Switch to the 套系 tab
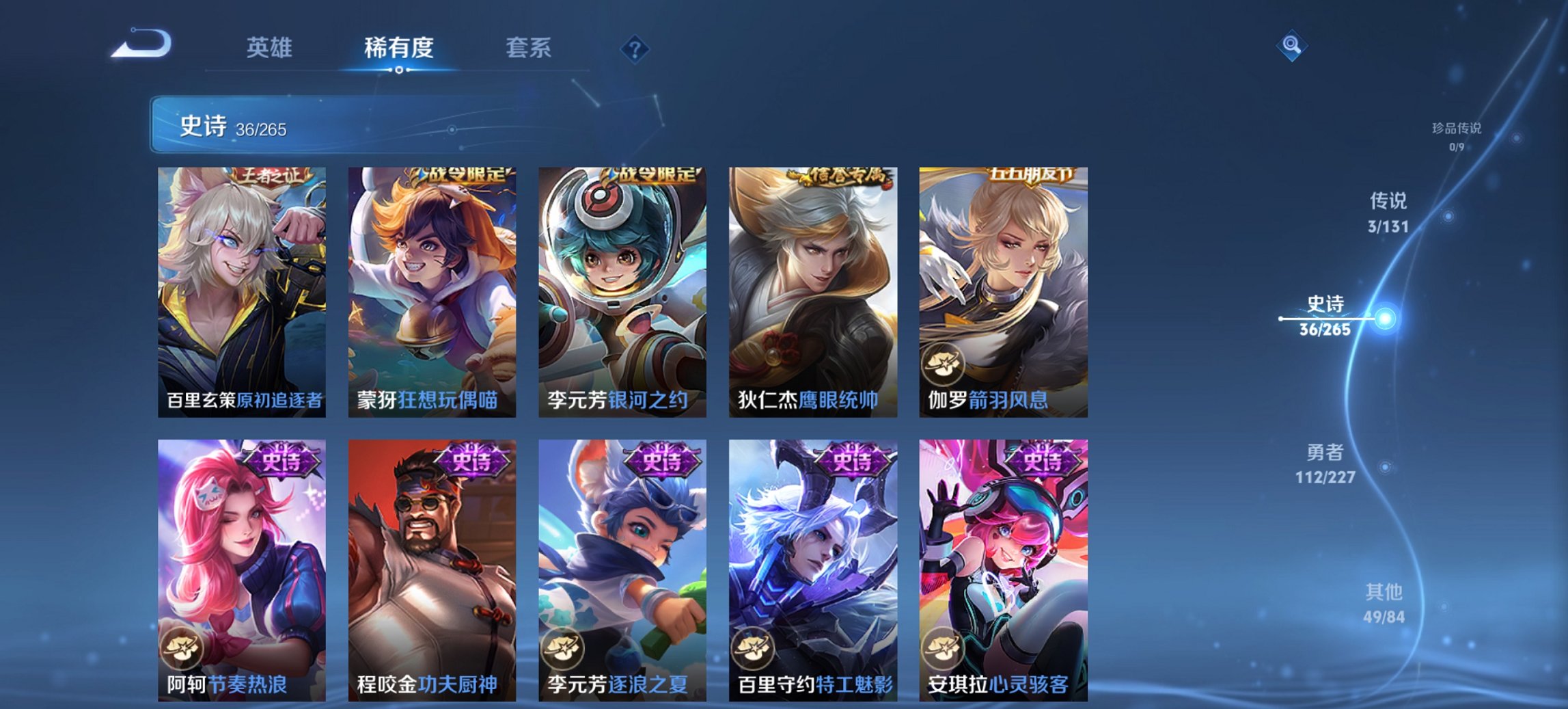Screen dimensions: 1568x709 pyautogui.click(x=529, y=48)
